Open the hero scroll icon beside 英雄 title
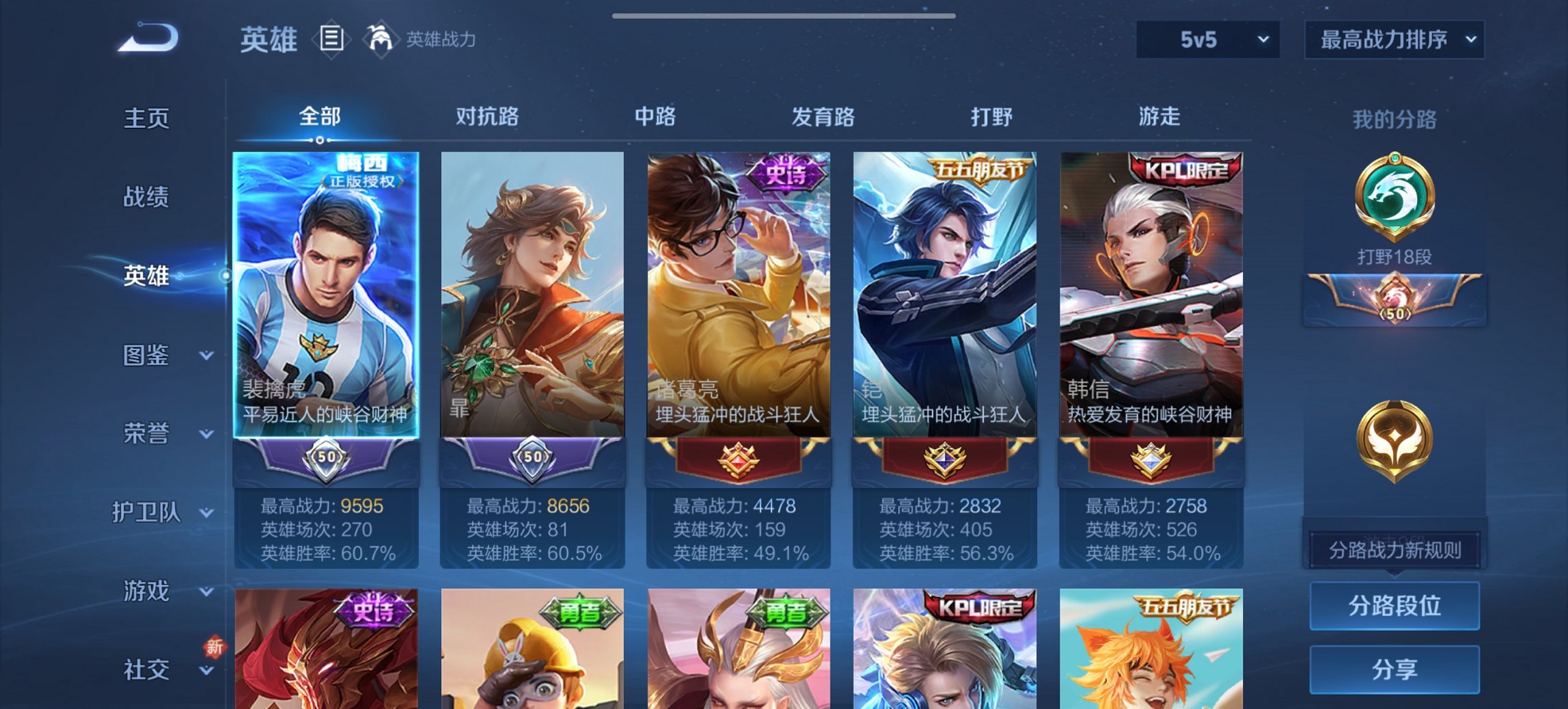The width and height of the screenshot is (1568, 709). [x=331, y=40]
